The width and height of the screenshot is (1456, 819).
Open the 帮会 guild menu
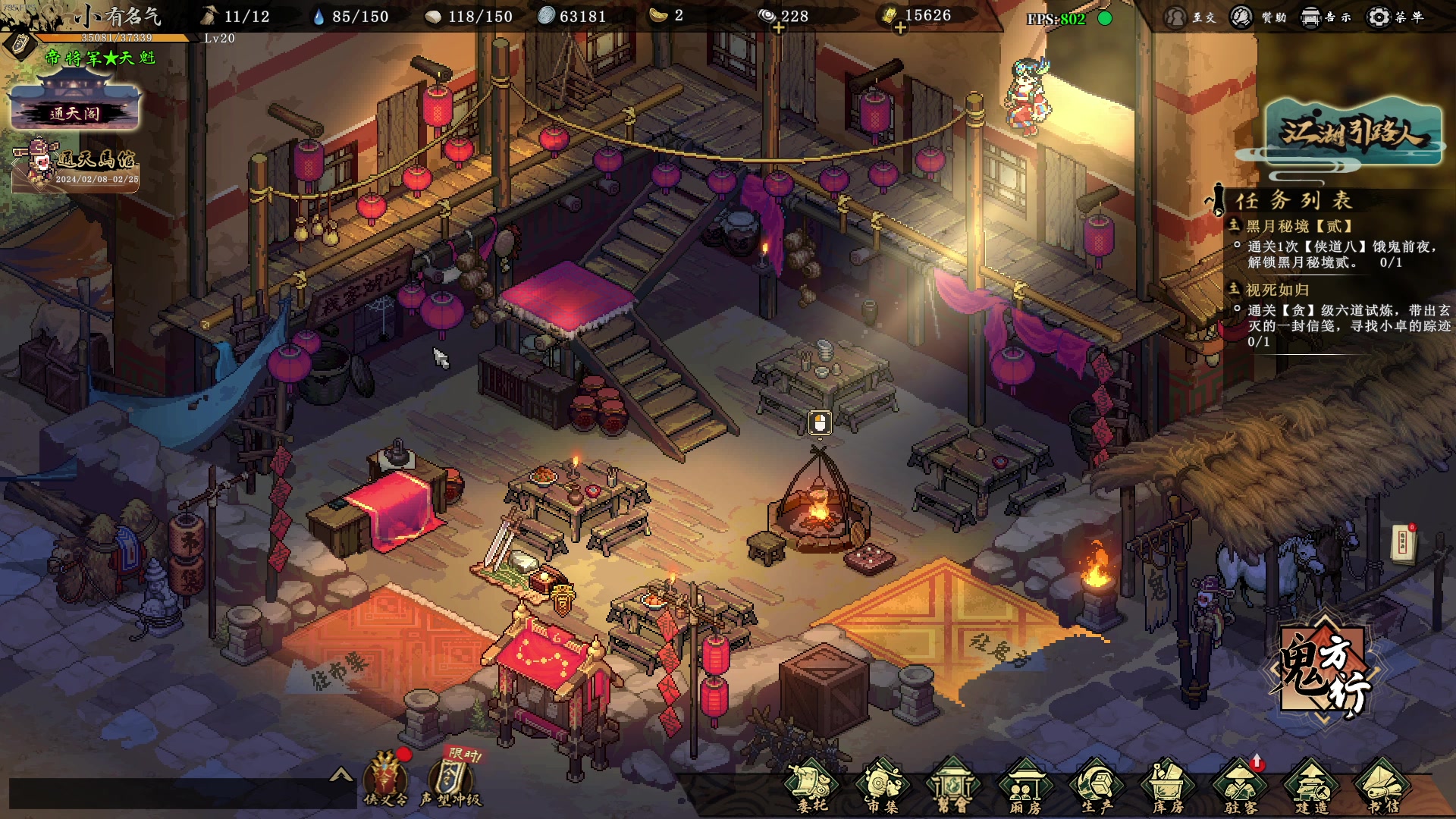pos(952,786)
